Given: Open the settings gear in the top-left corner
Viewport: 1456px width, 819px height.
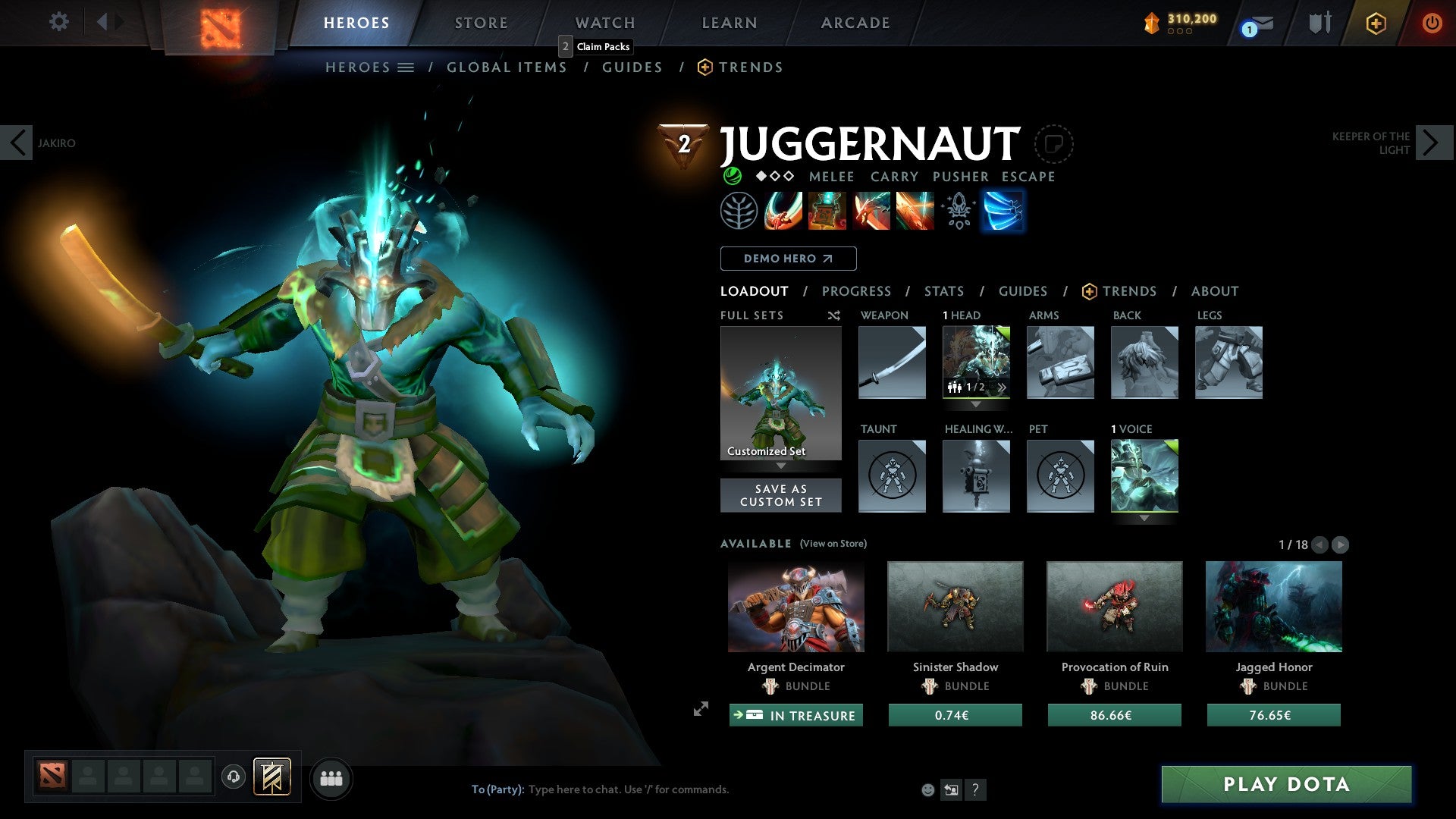Looking at the screenshot, I should [x=58, y=22].
